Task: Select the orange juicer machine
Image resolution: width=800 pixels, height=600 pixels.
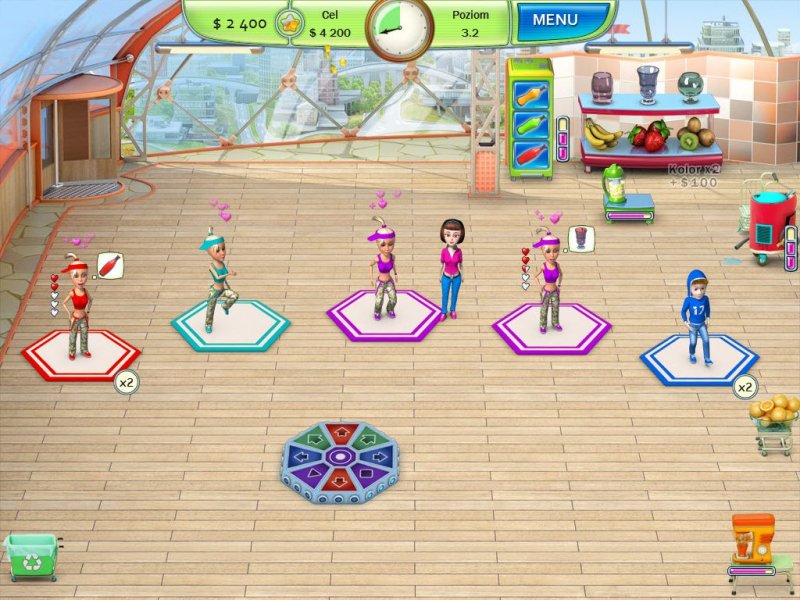Action: point(752,541)
